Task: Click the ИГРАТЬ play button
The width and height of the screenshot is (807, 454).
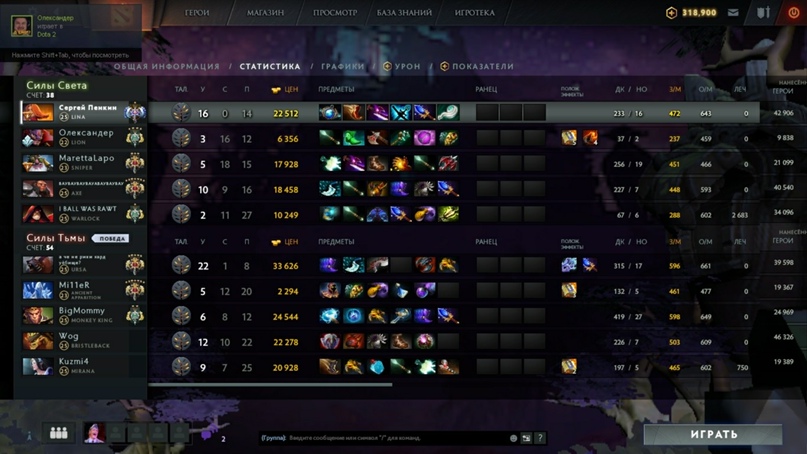Action: 713,435
